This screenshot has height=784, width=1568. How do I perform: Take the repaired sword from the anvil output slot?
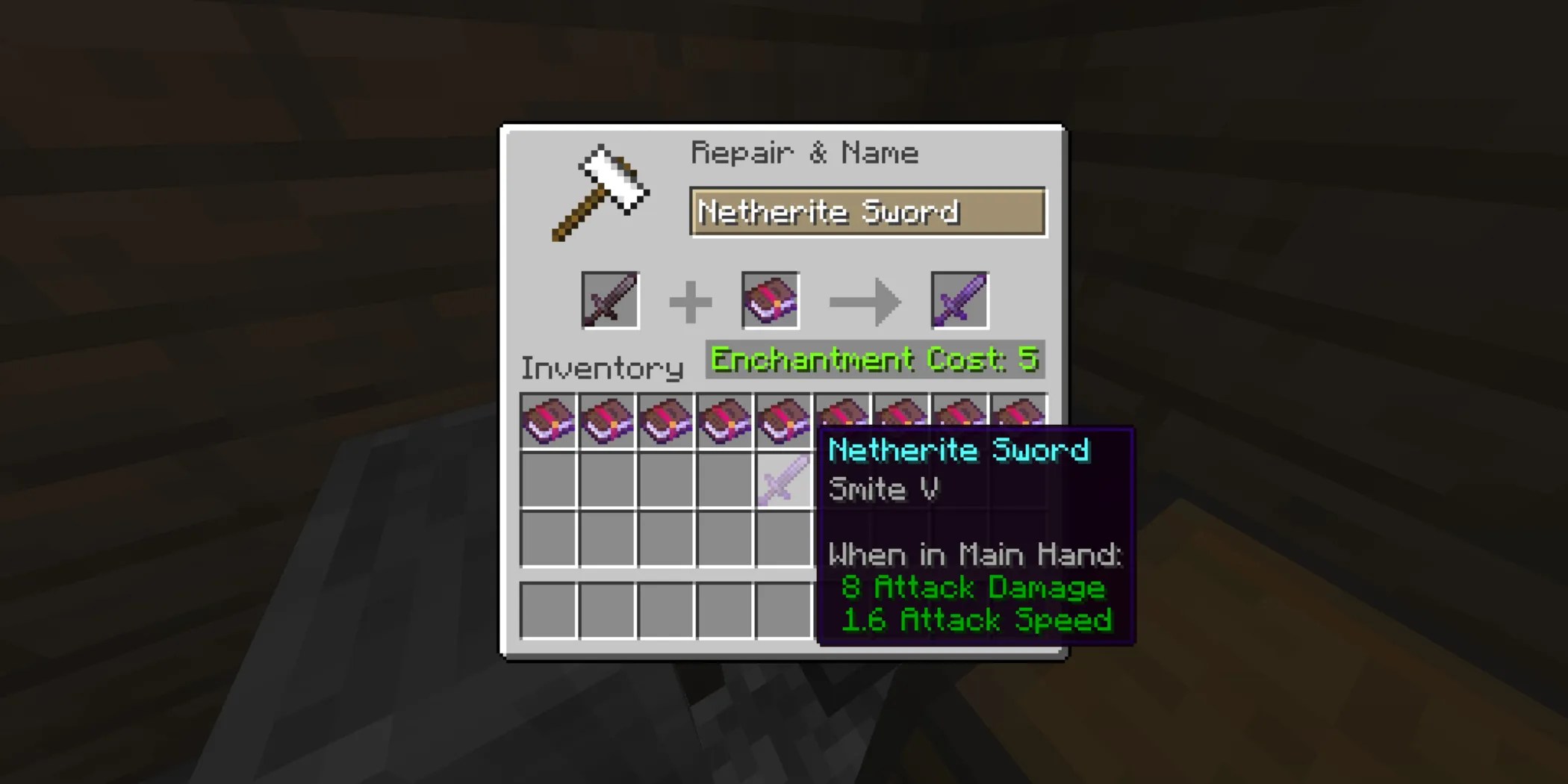(959, 300)
